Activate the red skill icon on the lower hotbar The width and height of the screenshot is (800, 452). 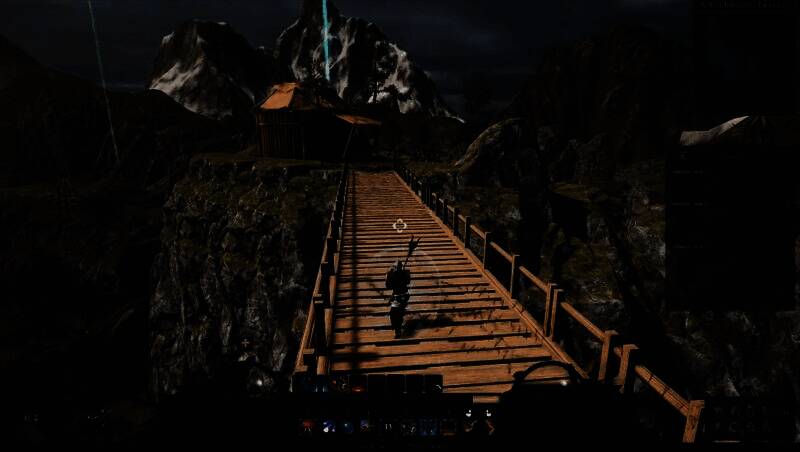pos(307,426)
